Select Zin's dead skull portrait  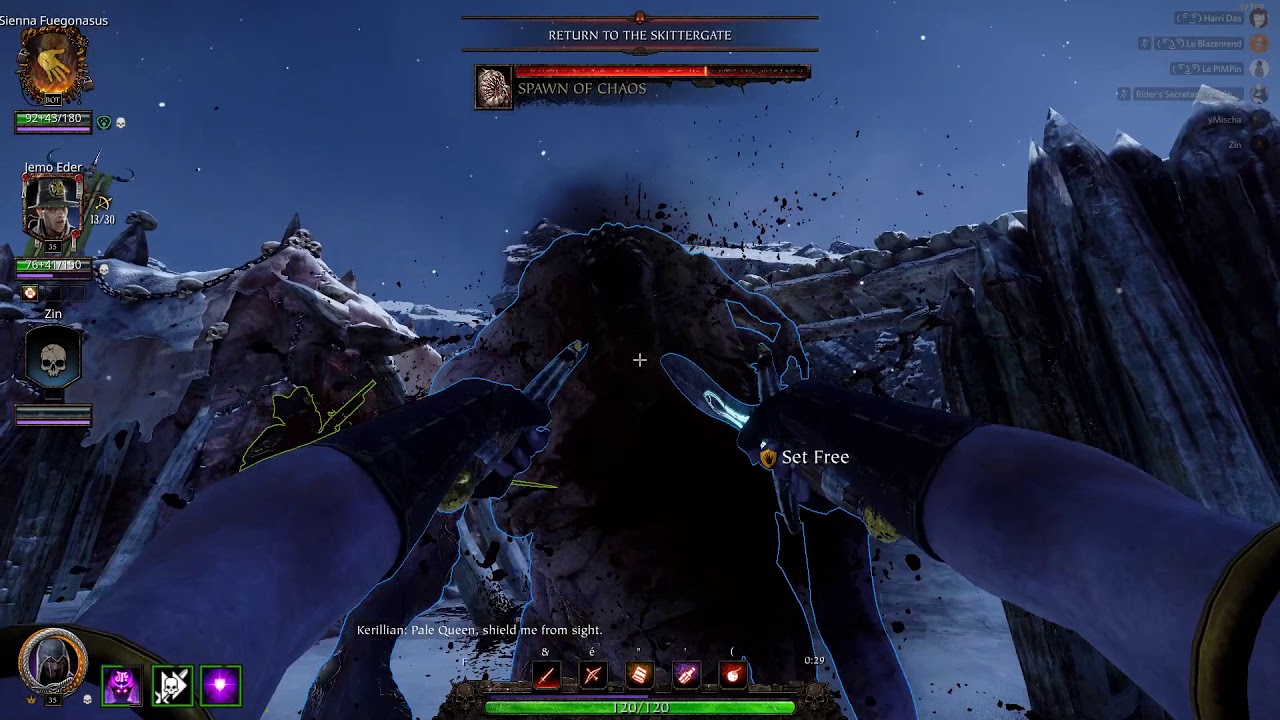coord(53,360)
